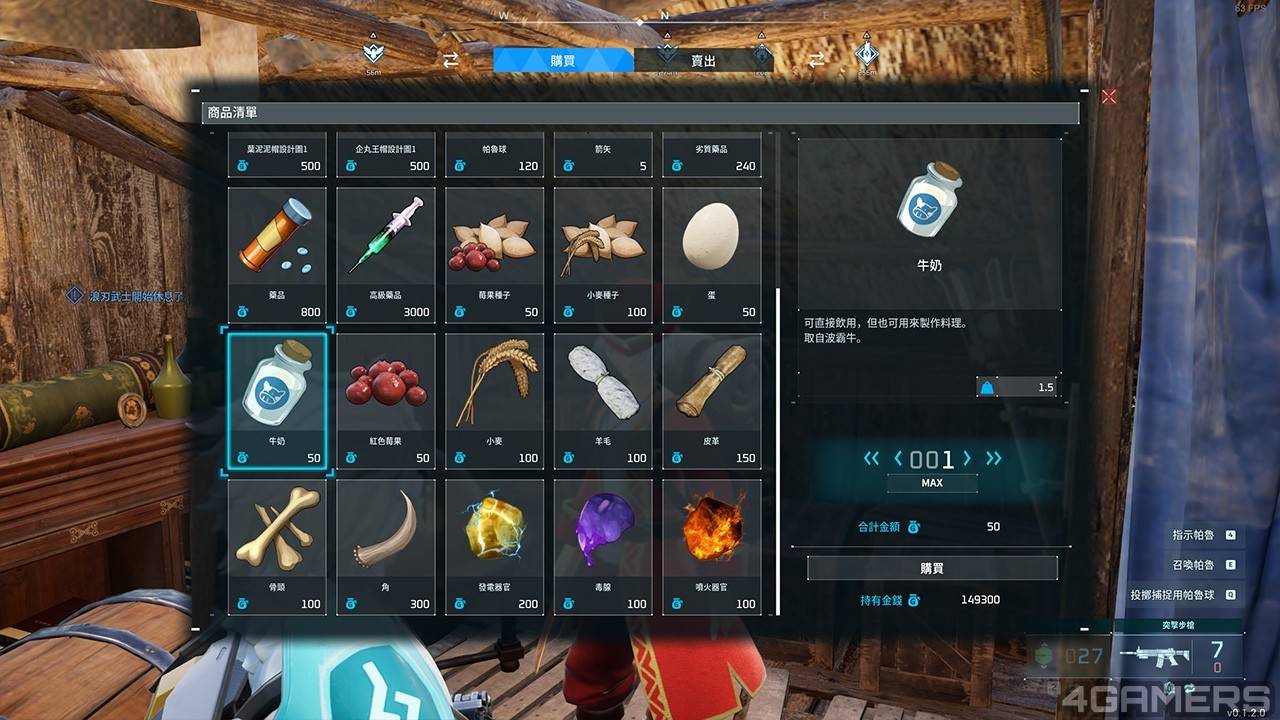Screen dimensions: 1280x720
Task: Select the 小麥種子 wheat seeds
Action: [x=603, y=254]
